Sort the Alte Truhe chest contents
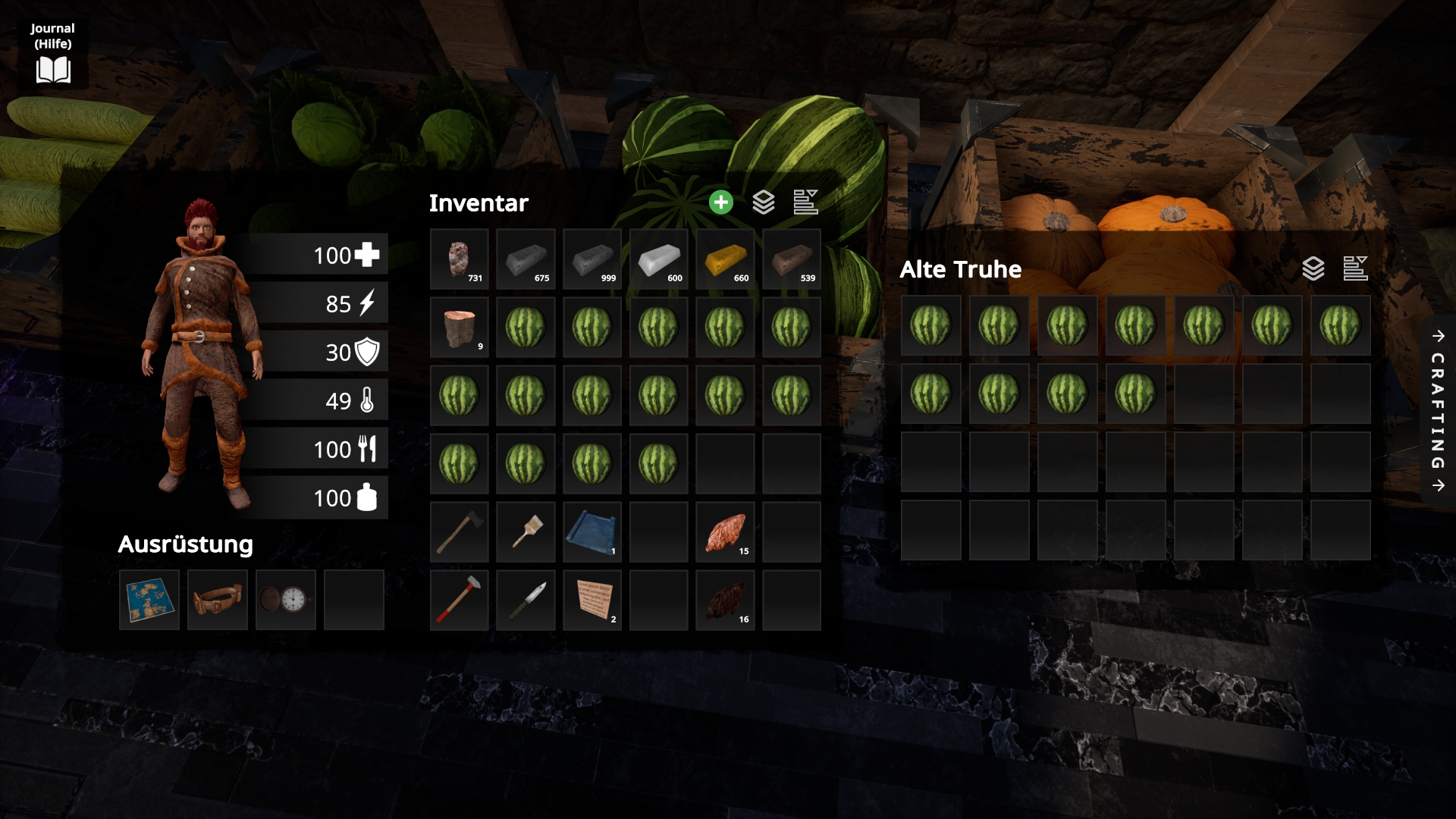 coord(1355,268)
